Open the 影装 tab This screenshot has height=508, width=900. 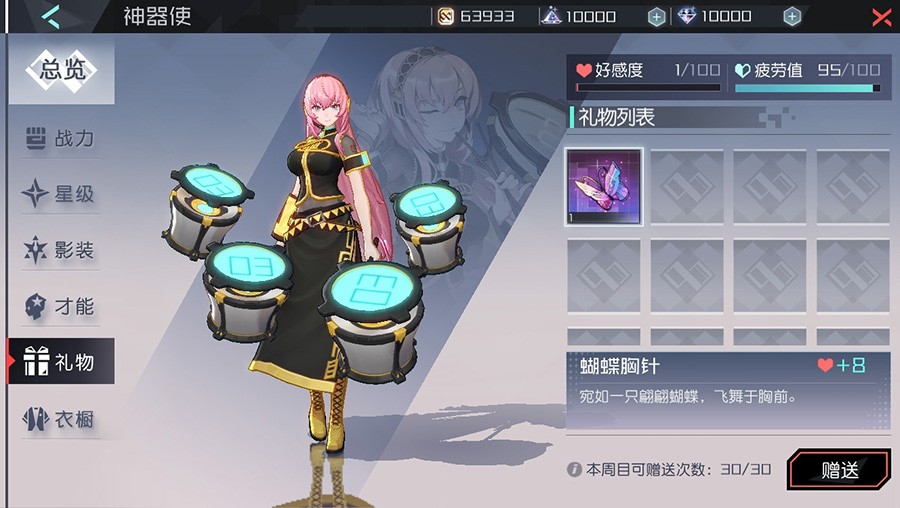(x=61, y=250)
